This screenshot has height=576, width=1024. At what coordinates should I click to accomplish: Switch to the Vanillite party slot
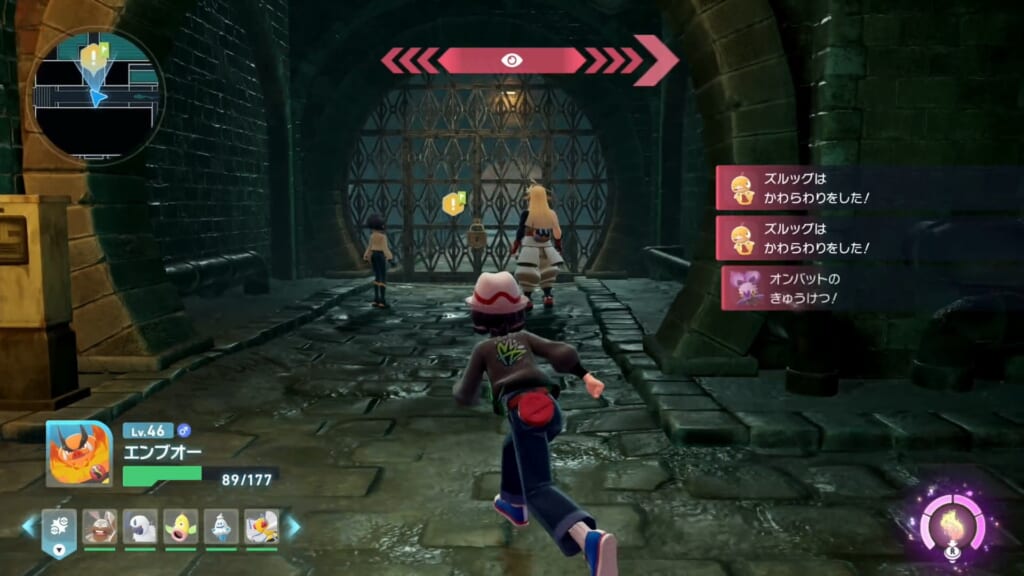221,527
